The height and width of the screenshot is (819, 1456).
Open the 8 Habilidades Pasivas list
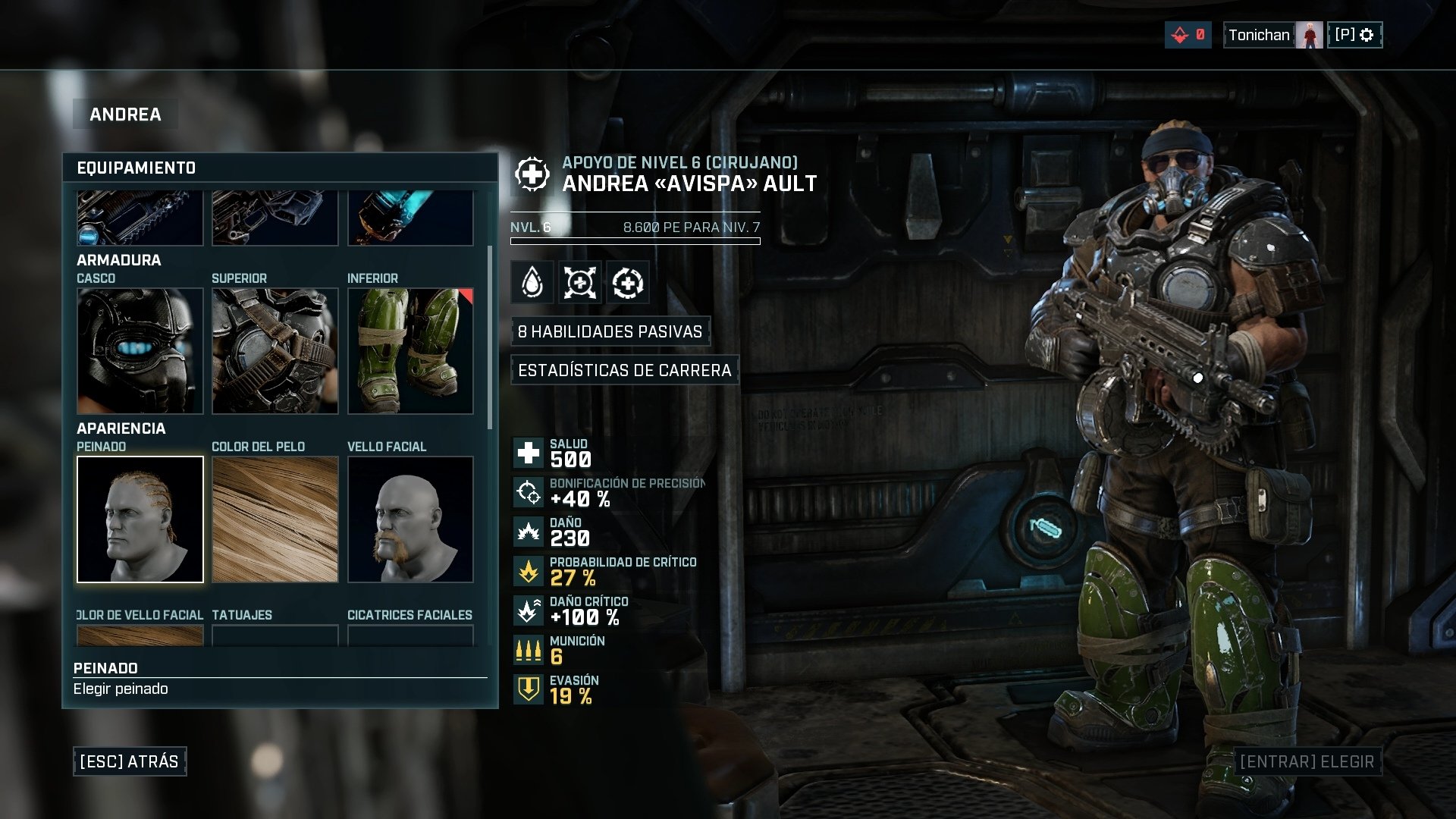[x=610, y=331]
